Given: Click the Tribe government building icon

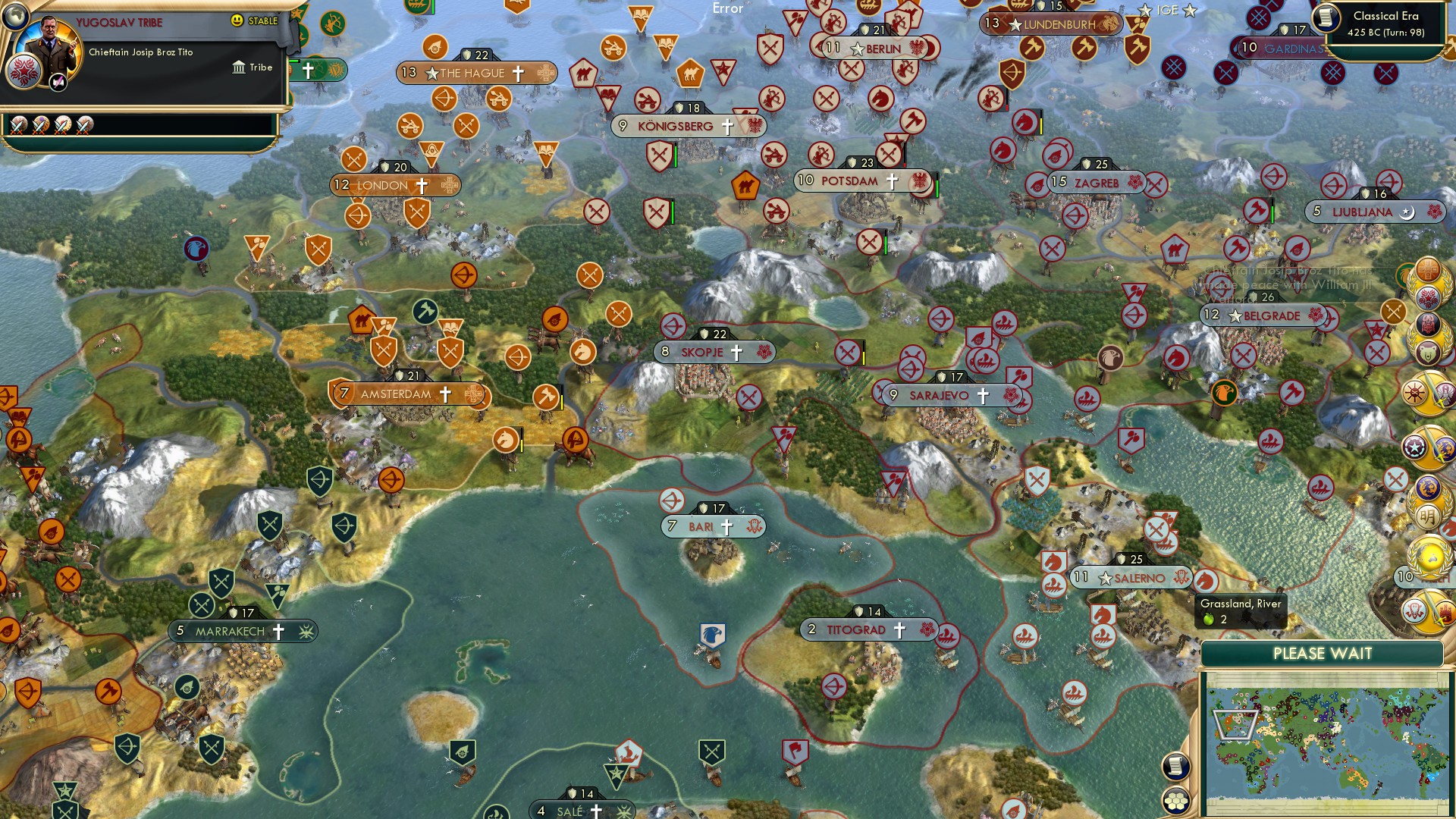Looking at the screenshot, I should 237,67.
